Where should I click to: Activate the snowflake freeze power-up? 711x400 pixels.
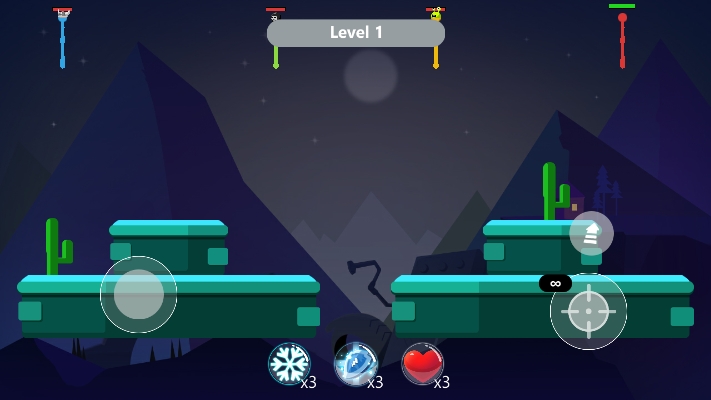pyautogui.click(x=289, y=363)
